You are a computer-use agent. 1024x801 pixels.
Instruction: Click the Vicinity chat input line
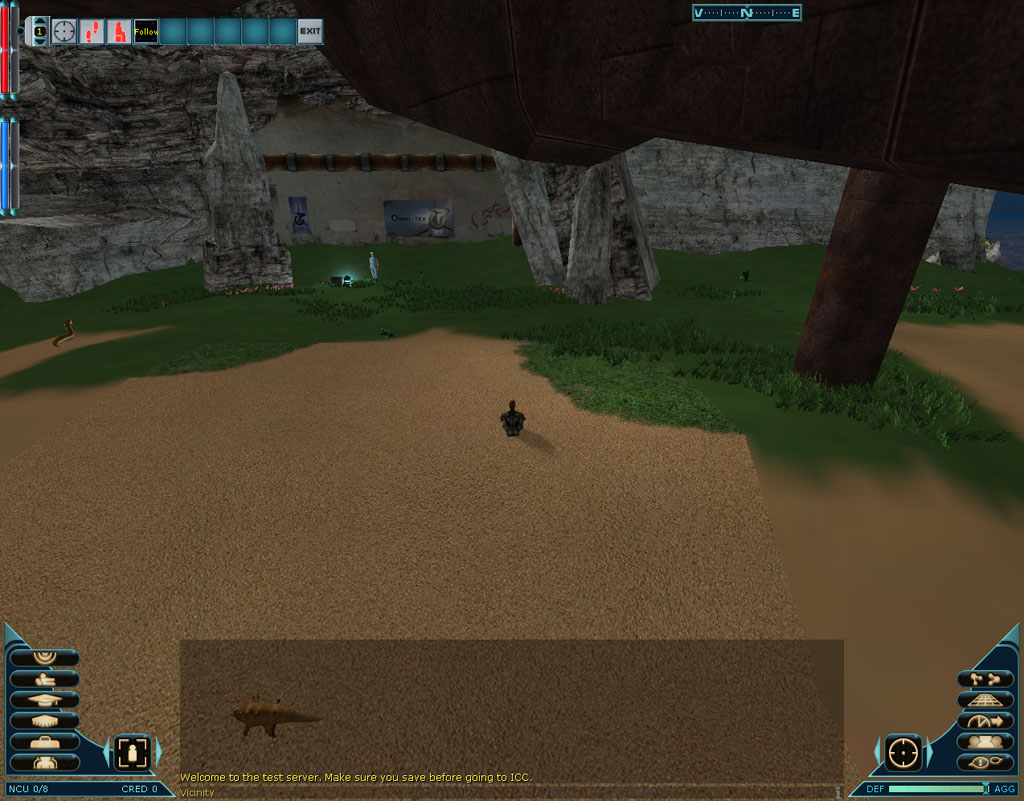click(500, 793)
